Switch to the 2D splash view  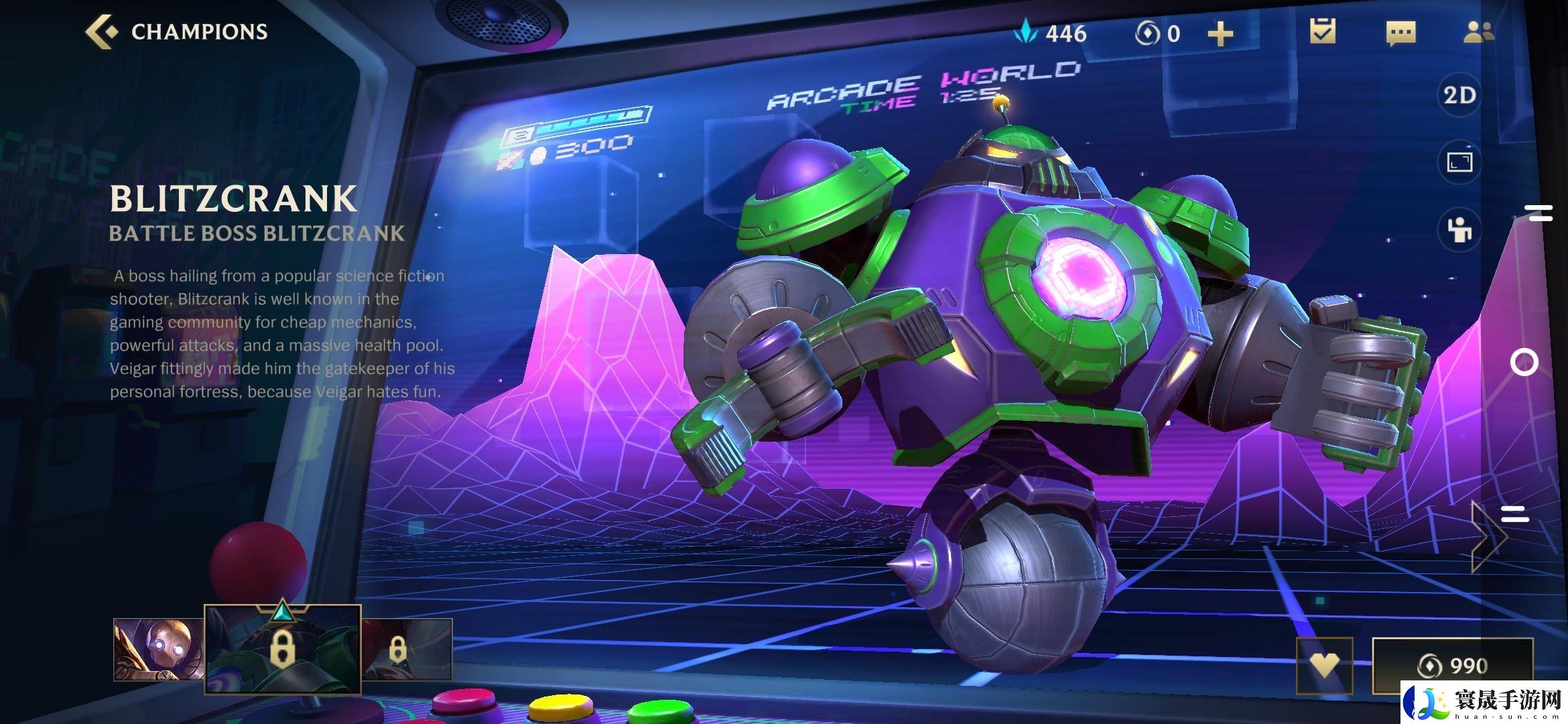[x=1459, y=95]
